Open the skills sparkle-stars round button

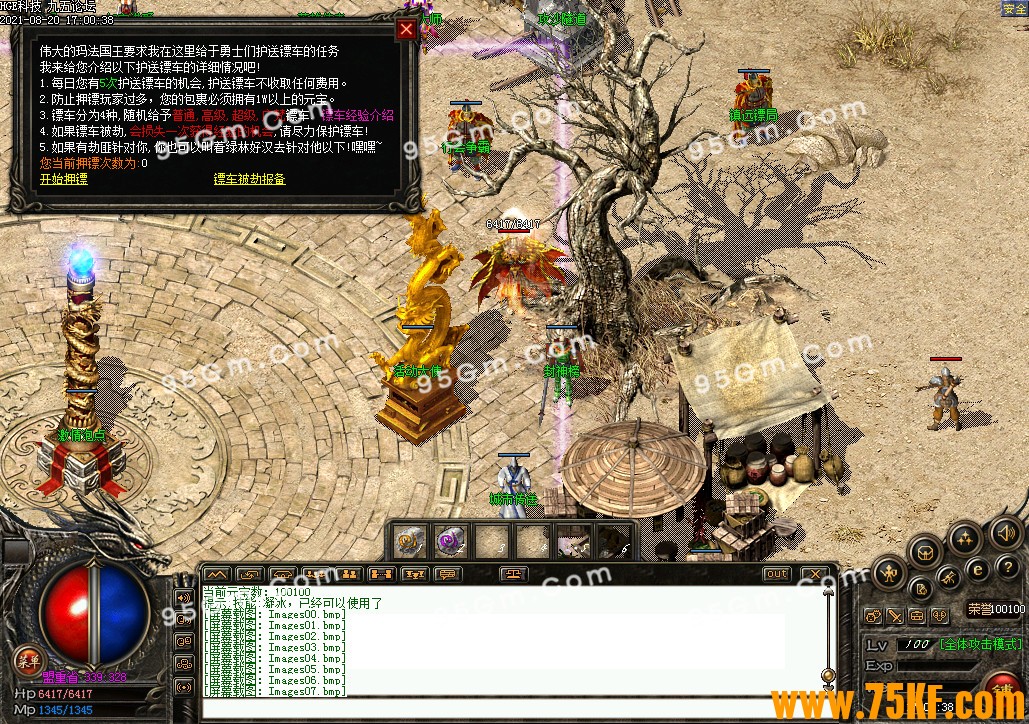click(x=965, y=537)
